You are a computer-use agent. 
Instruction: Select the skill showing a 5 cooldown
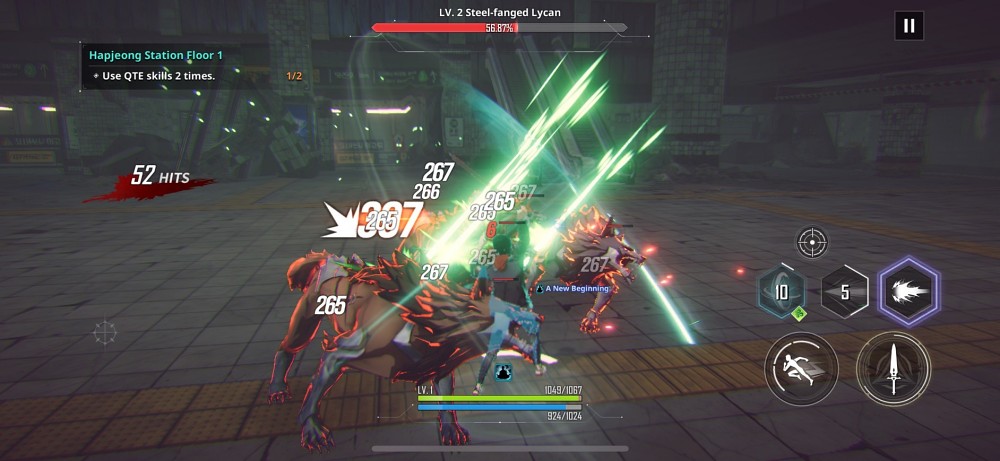point(845,293)
